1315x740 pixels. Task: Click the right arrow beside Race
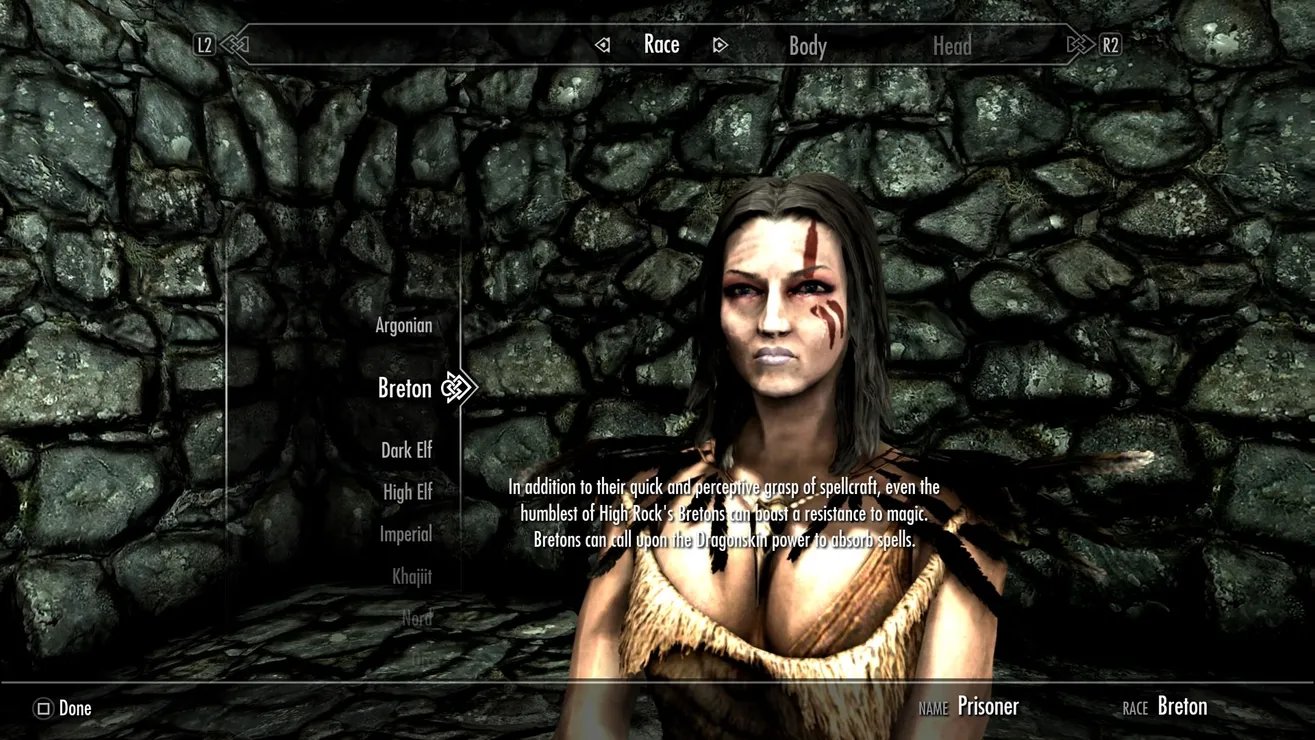(x=720, y=45)
